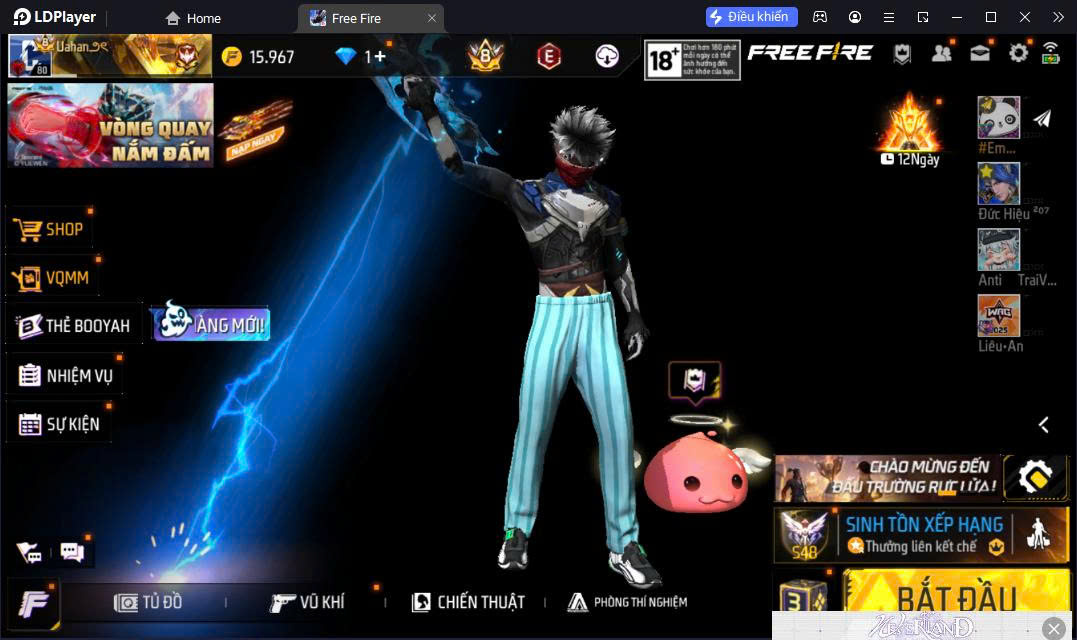The width and height of the screenshot is (1077, 640).
Task: Open the friends list icon
Action: [x=941, y=53]
